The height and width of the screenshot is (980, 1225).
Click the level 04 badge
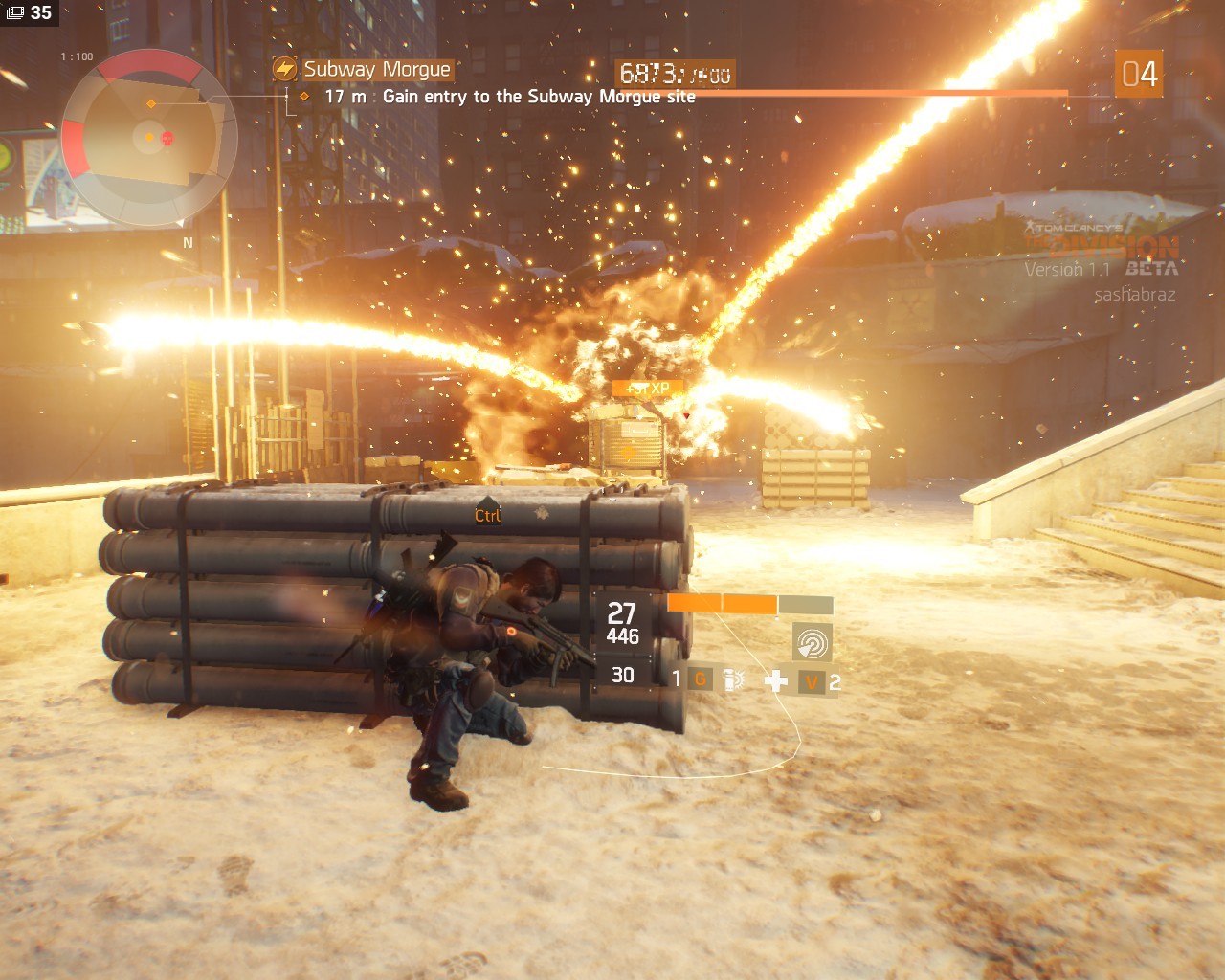click(1139, 75)
